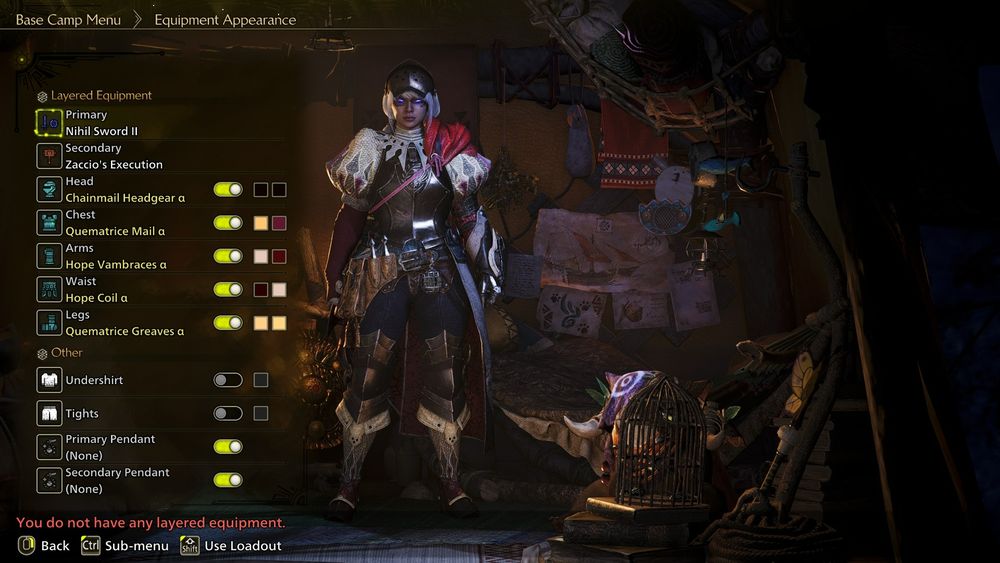Choose the Secondary weapon Zaccio's Execution

(113, 156)
